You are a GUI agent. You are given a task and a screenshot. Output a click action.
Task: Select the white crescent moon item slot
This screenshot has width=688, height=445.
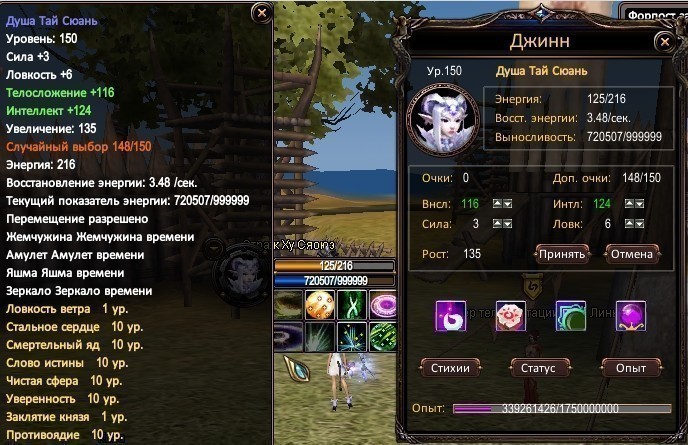coord(450,315)
